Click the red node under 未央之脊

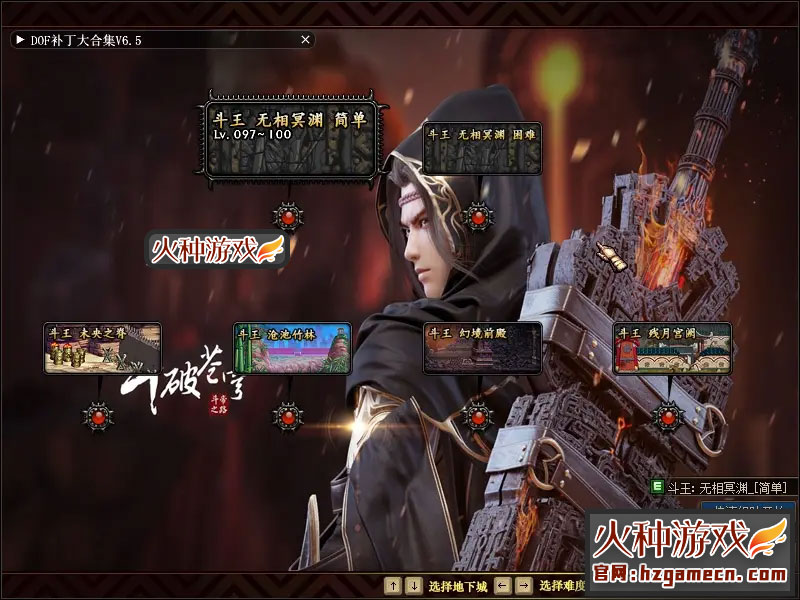tap(98, 416)
